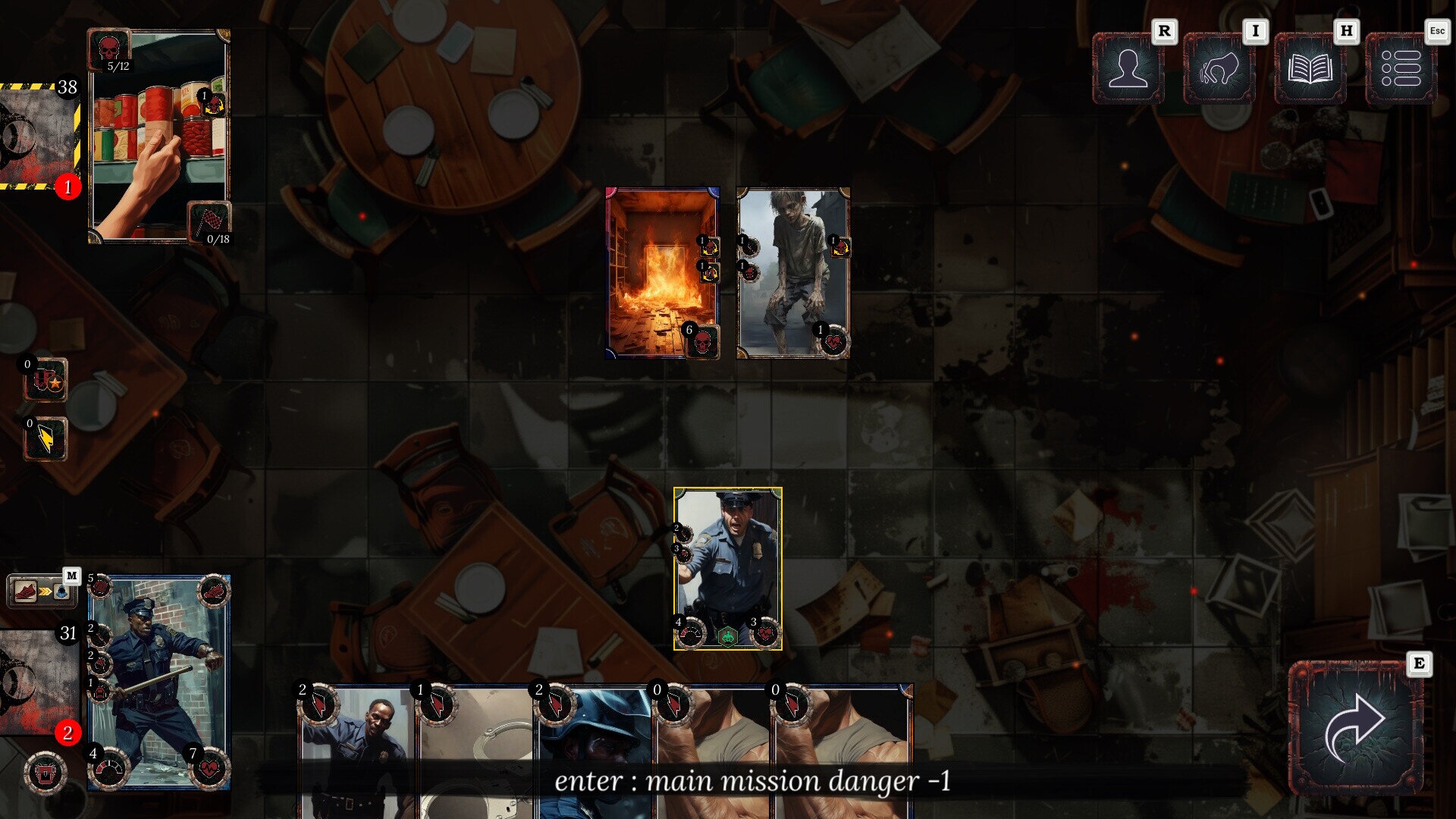Activate the lightning bolt icon

45,440
